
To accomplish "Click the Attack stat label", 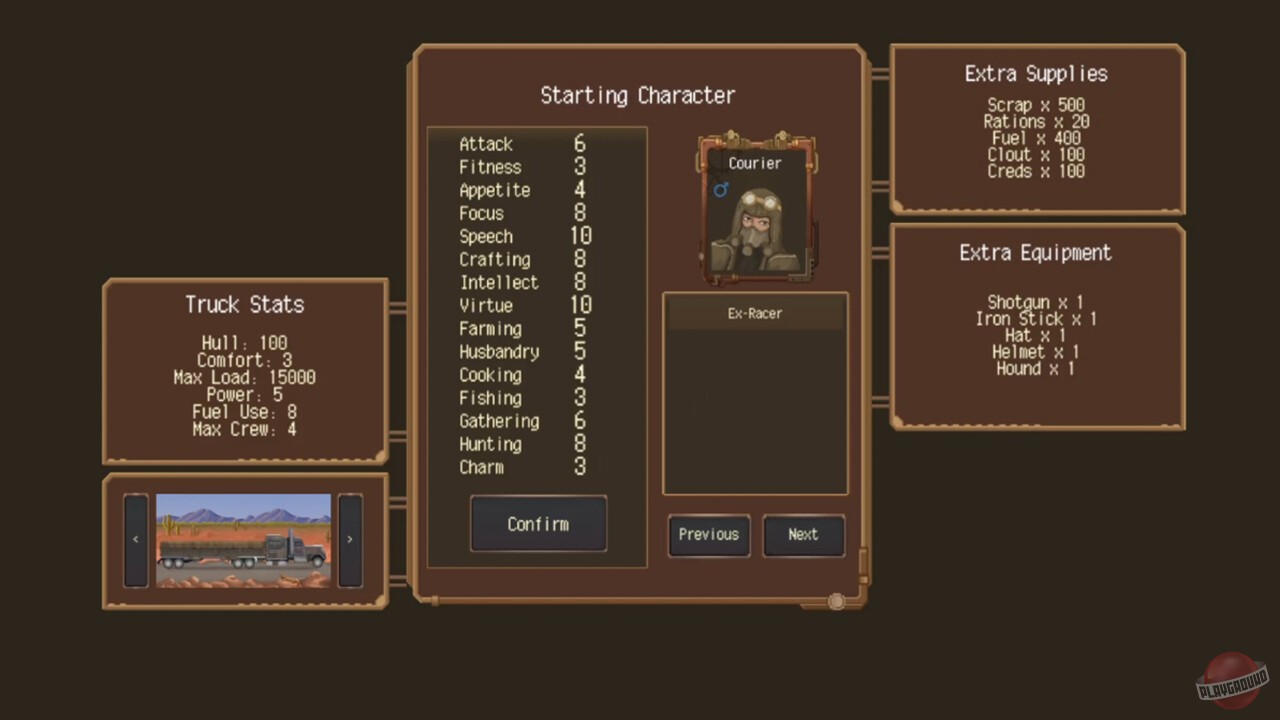I will [x=486, y=144].
